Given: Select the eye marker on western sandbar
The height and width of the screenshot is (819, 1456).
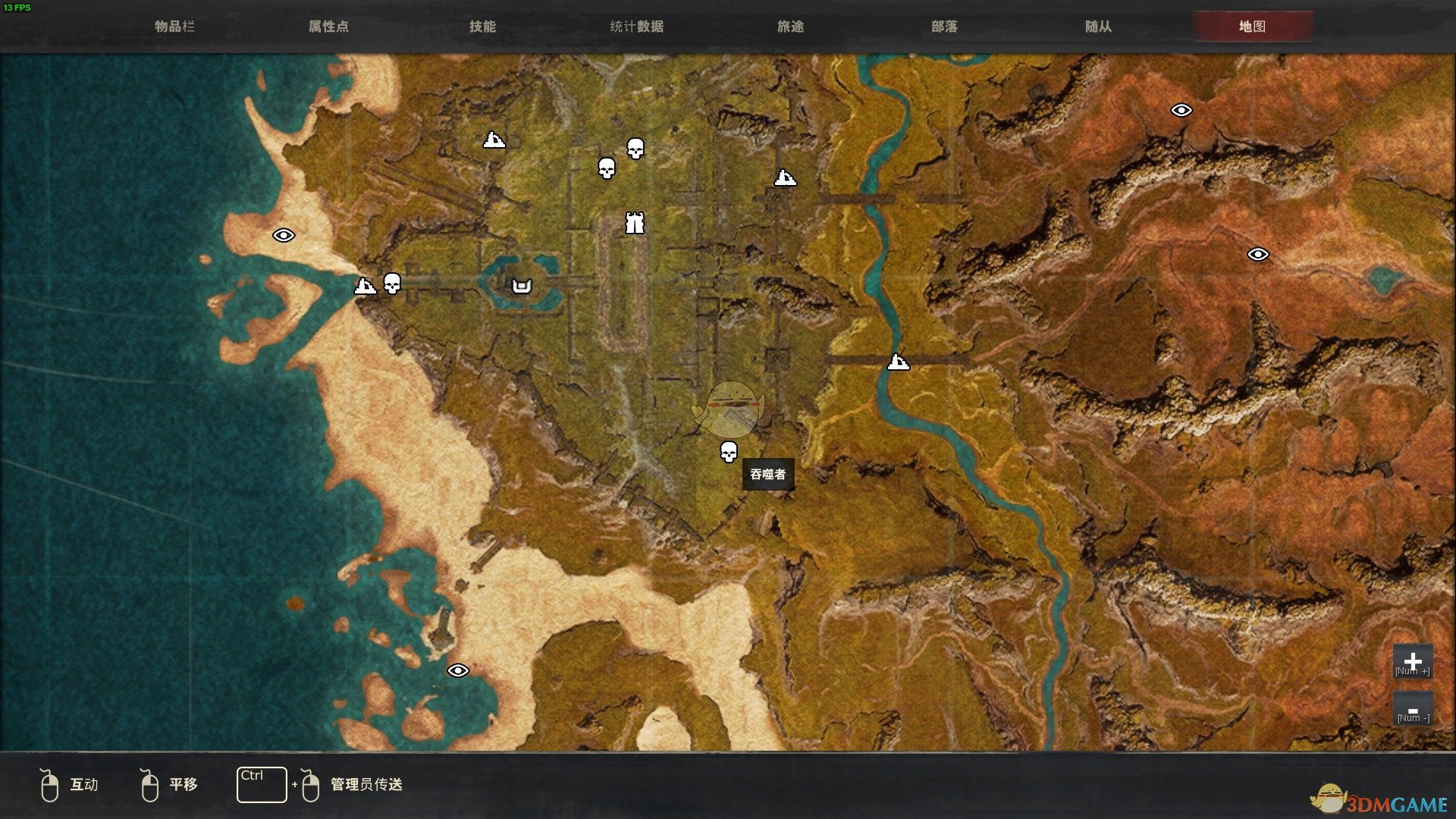Looking at the screenshot, I should 284,235.
